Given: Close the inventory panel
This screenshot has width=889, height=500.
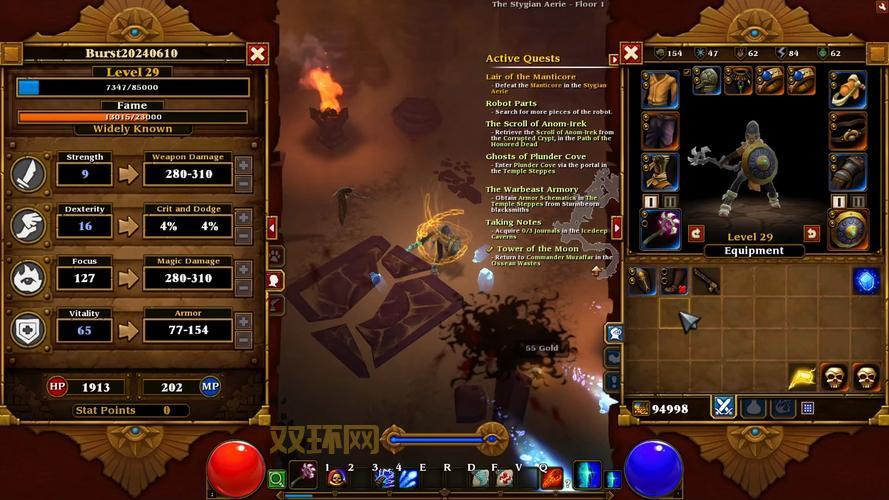Looking at the screenshot, I should pyautogui.click(x=631, y=54).
